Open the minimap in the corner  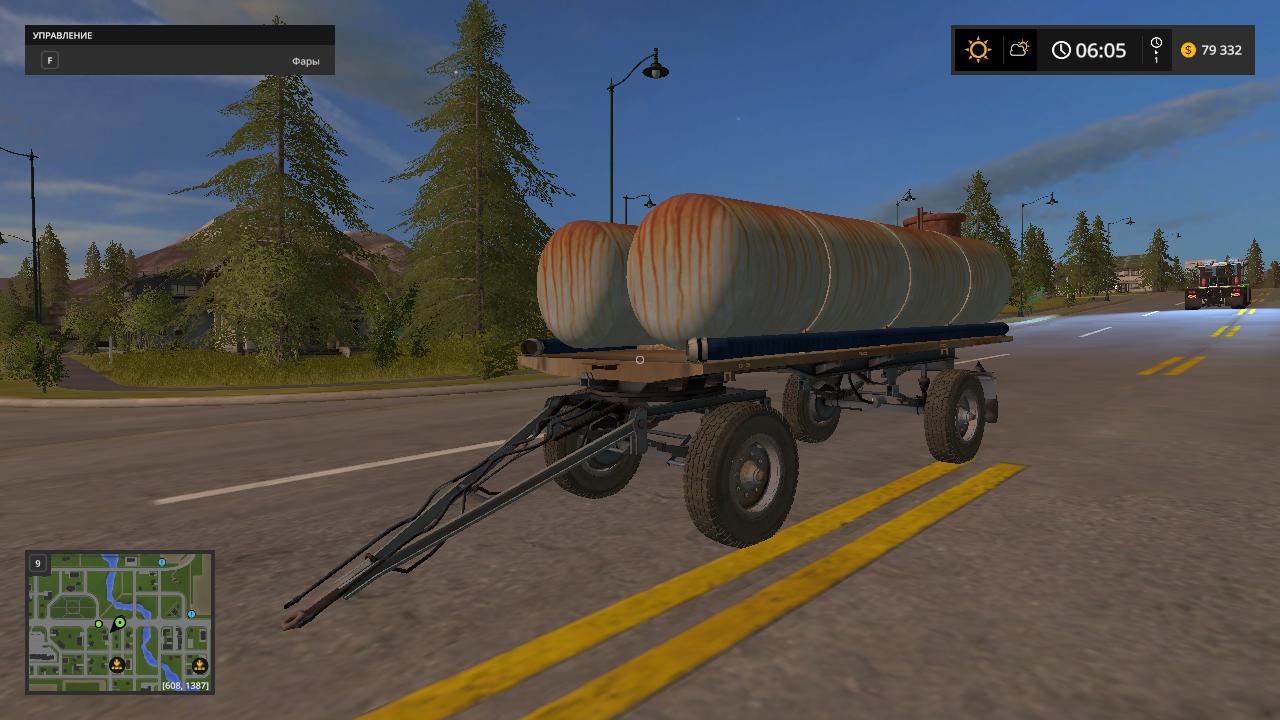pyautogui.click(x=120, y=622)
